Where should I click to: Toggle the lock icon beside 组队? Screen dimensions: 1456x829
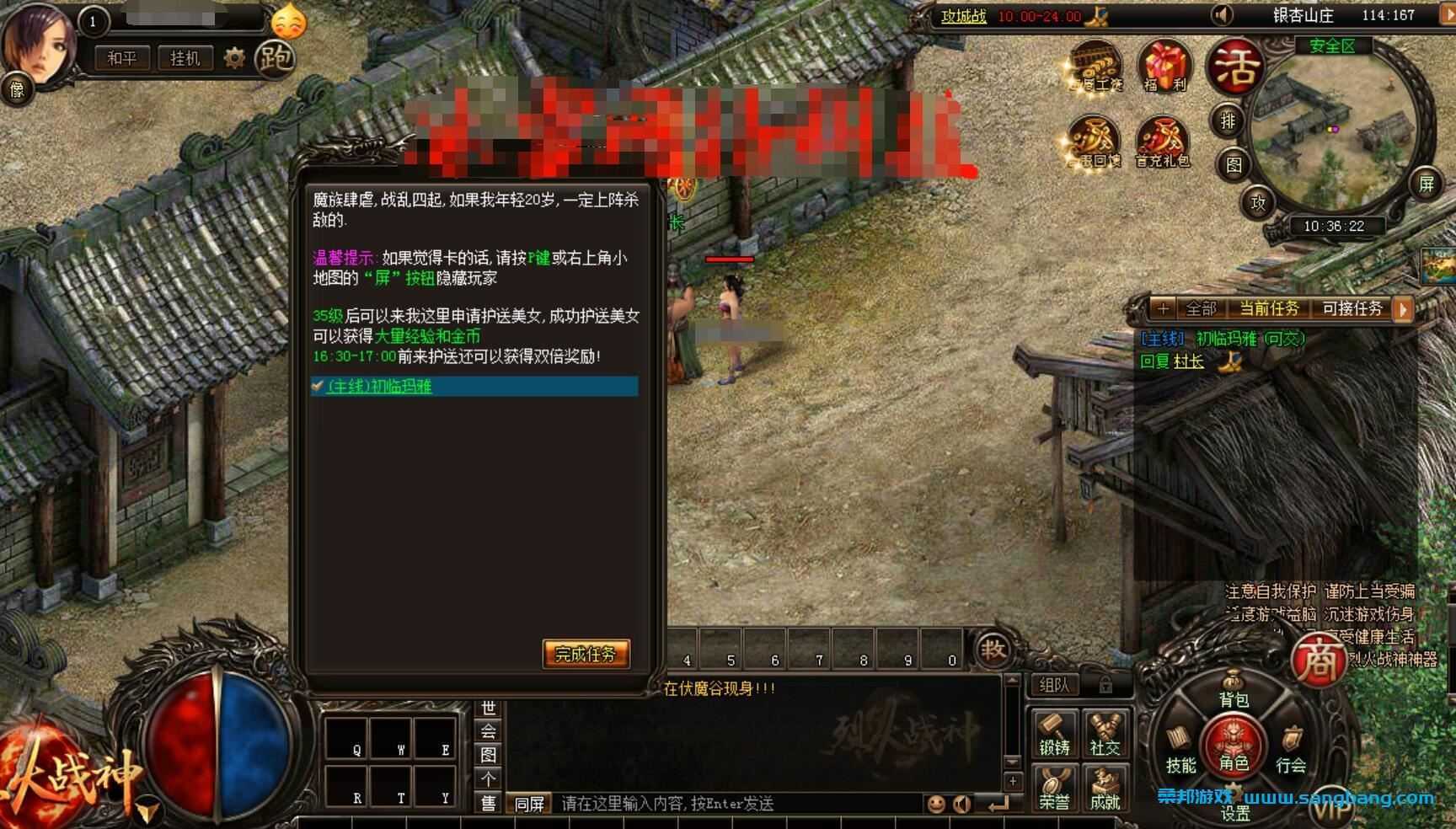click(x=1105, y=685)
